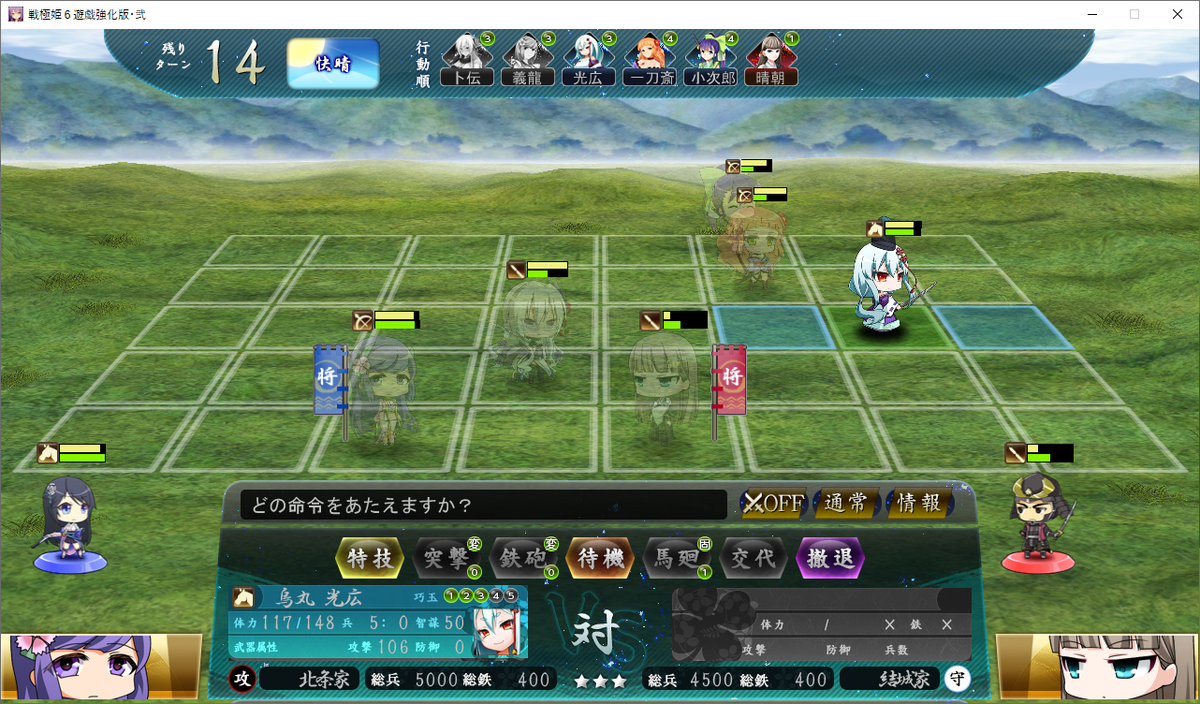
Task: Select the purple 撤退 retreat command
Action: tap(830, 558)
